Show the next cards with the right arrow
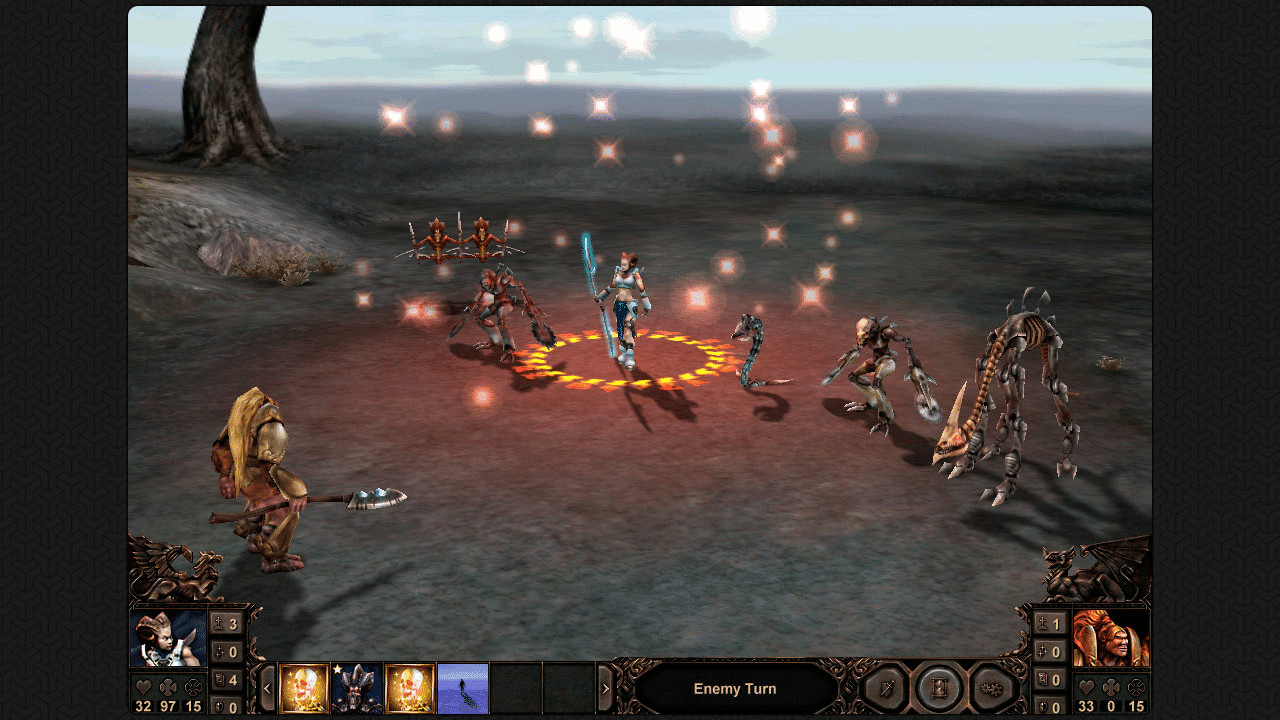The image size is (1280, 720). click(x=605, y=688)
